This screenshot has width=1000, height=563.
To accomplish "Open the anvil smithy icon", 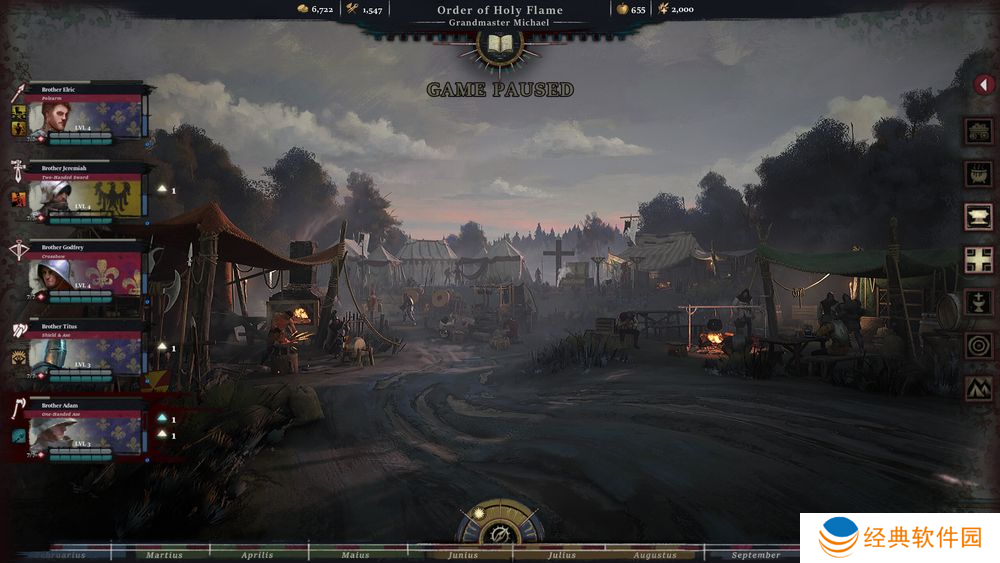I will click(978, 216).
